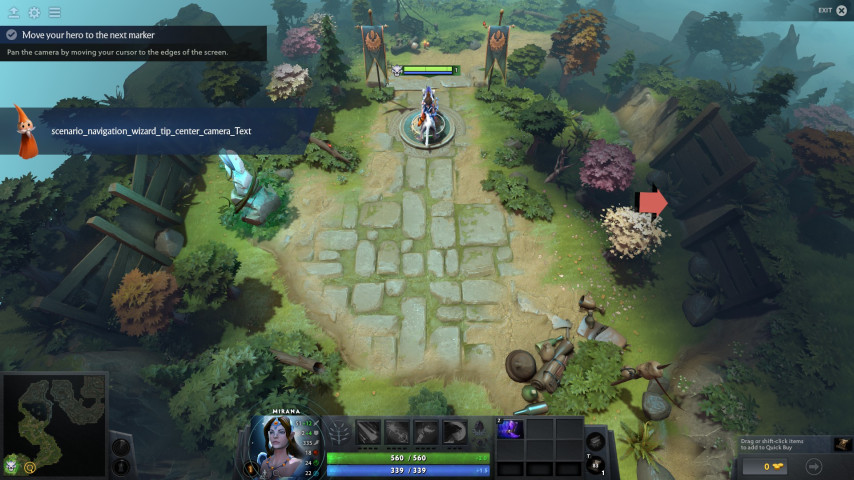Viewport: 854px width, 480px height.
Task: Activate Mirana's Starstorm ability
Action: [x=369, y=431]
